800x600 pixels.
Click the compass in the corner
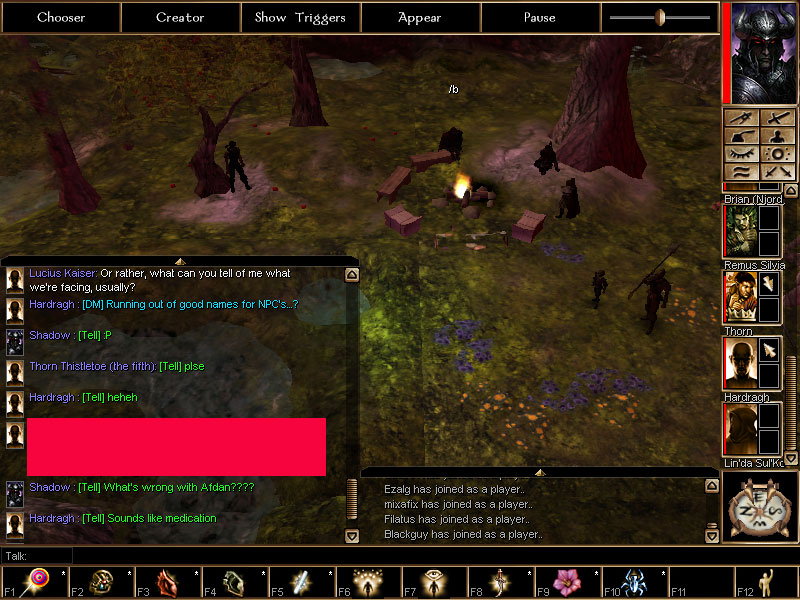(759, 505)
